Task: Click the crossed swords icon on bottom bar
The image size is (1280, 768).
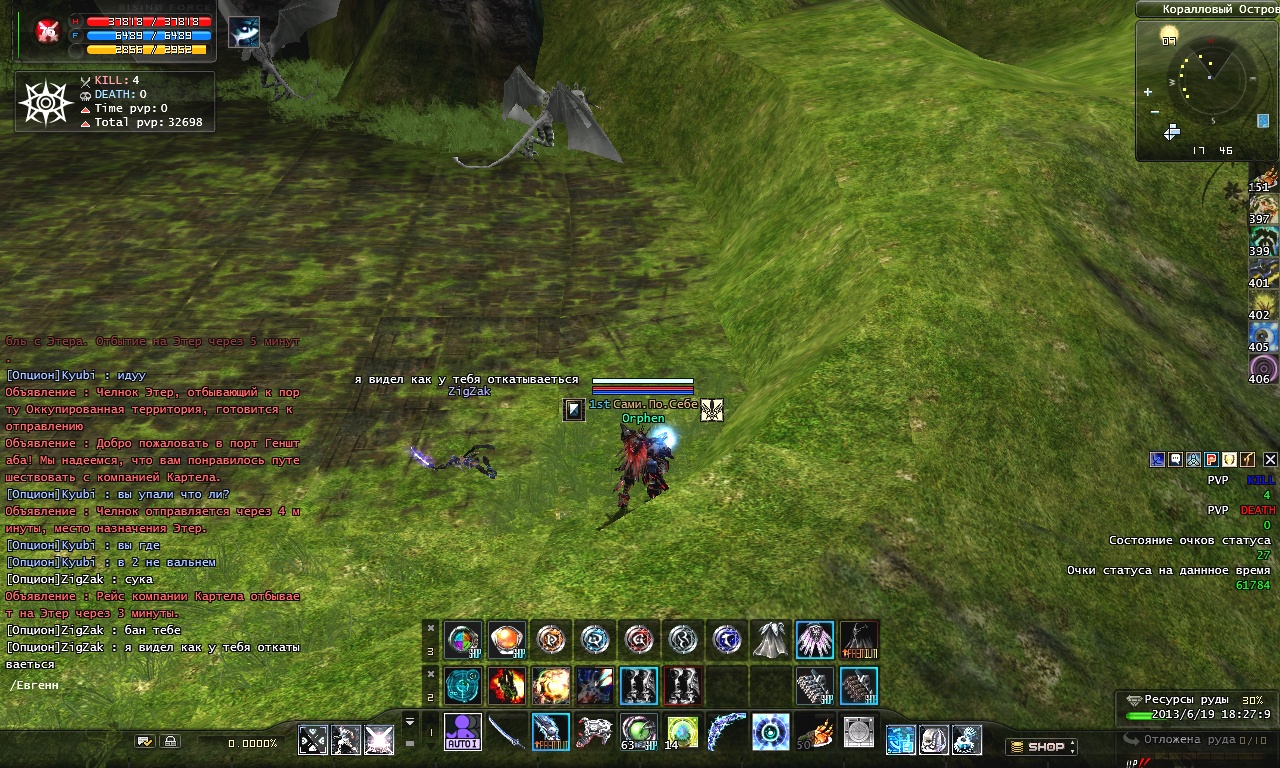Action: pyautogui.click(x=313, y=740)
